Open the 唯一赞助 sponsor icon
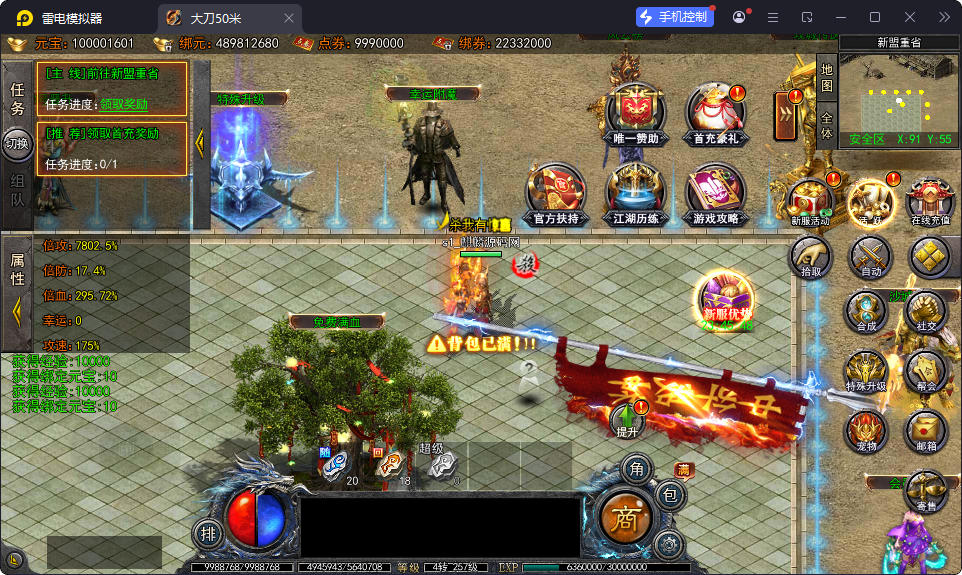The width and height of the screenshot is (962, 575). pyautogui.click(x=636, y=112)
